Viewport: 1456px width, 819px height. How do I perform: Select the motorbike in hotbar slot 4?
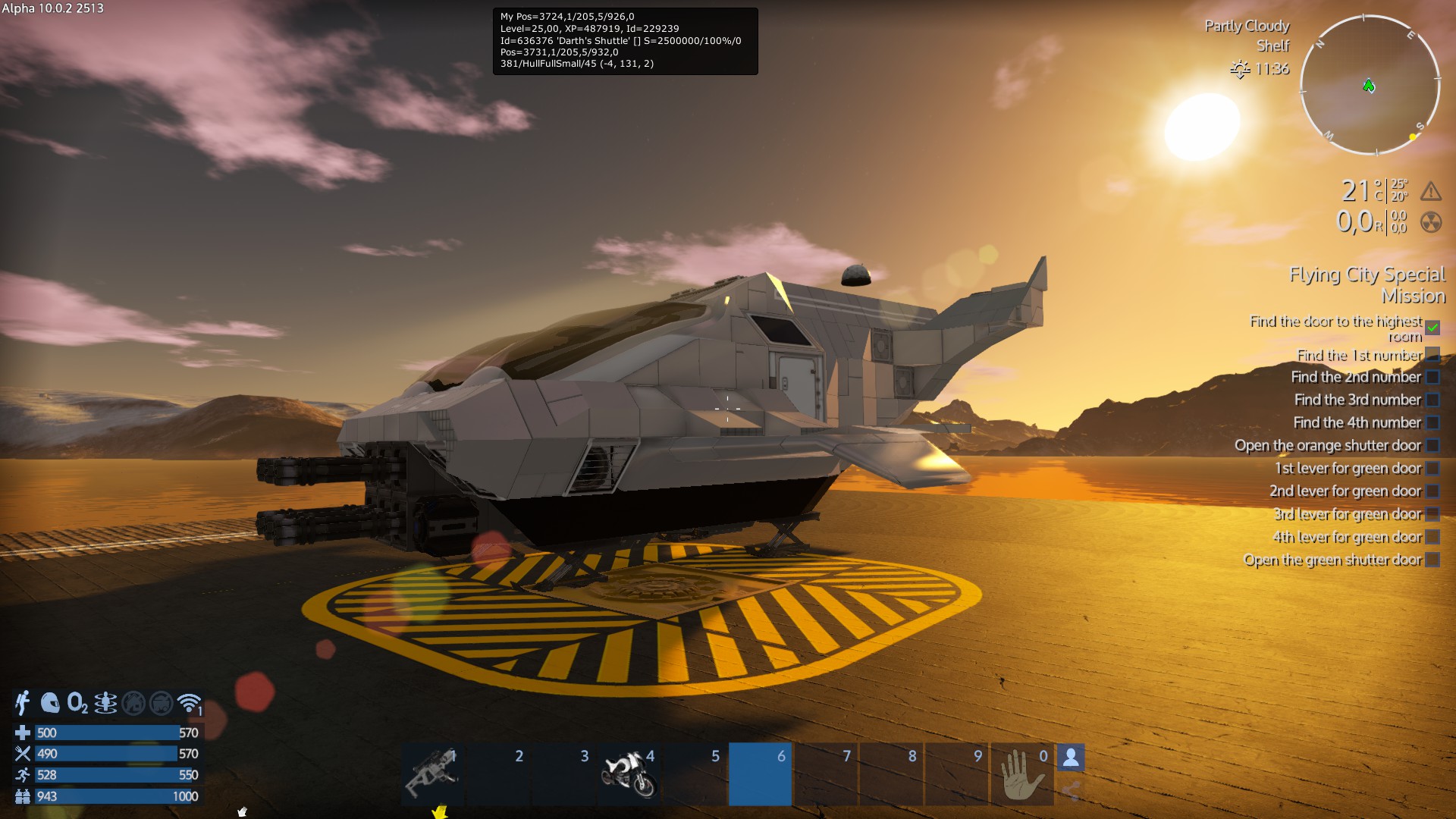[629, 774]
